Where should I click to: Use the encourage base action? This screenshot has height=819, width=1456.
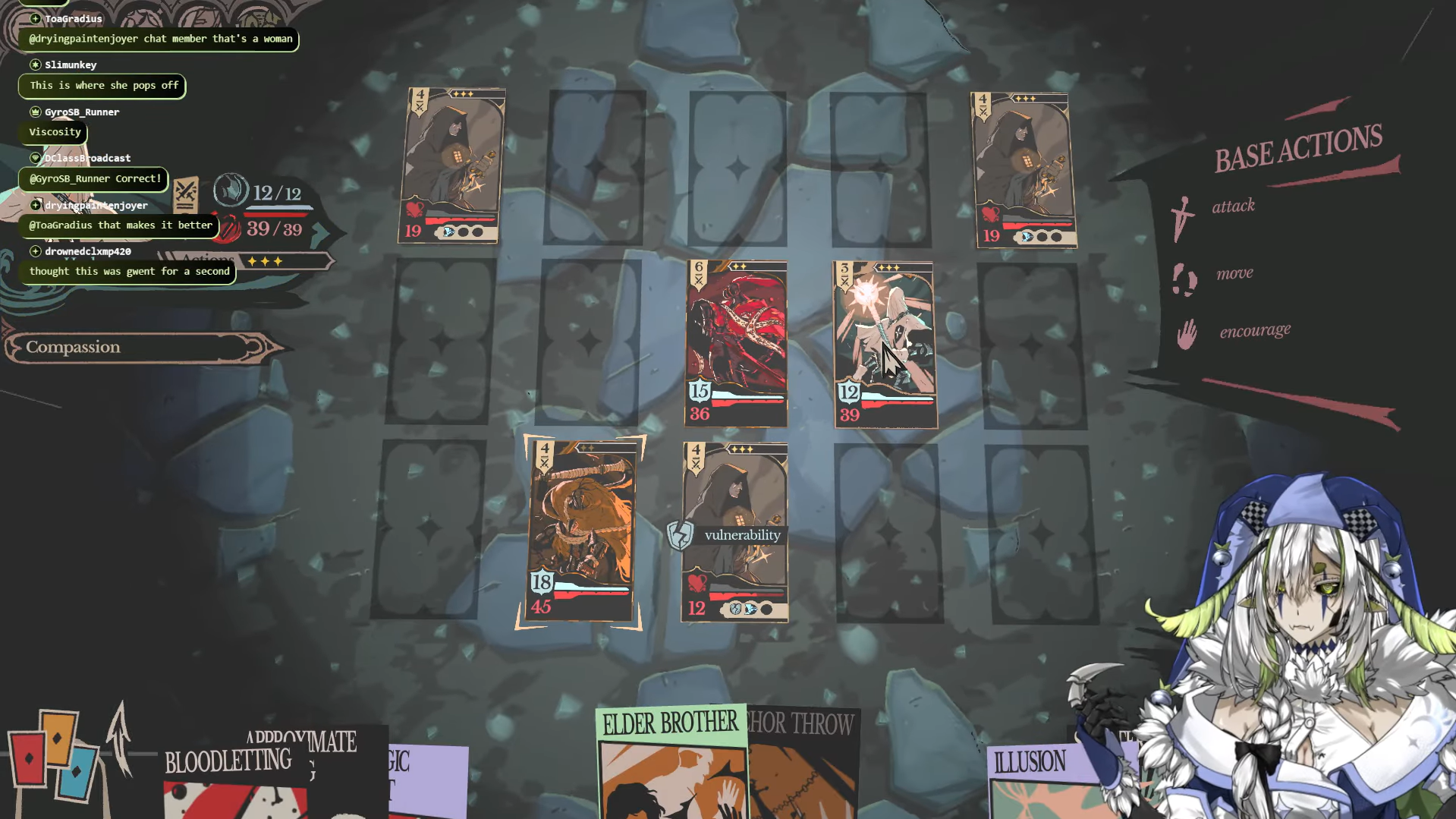1253,331
